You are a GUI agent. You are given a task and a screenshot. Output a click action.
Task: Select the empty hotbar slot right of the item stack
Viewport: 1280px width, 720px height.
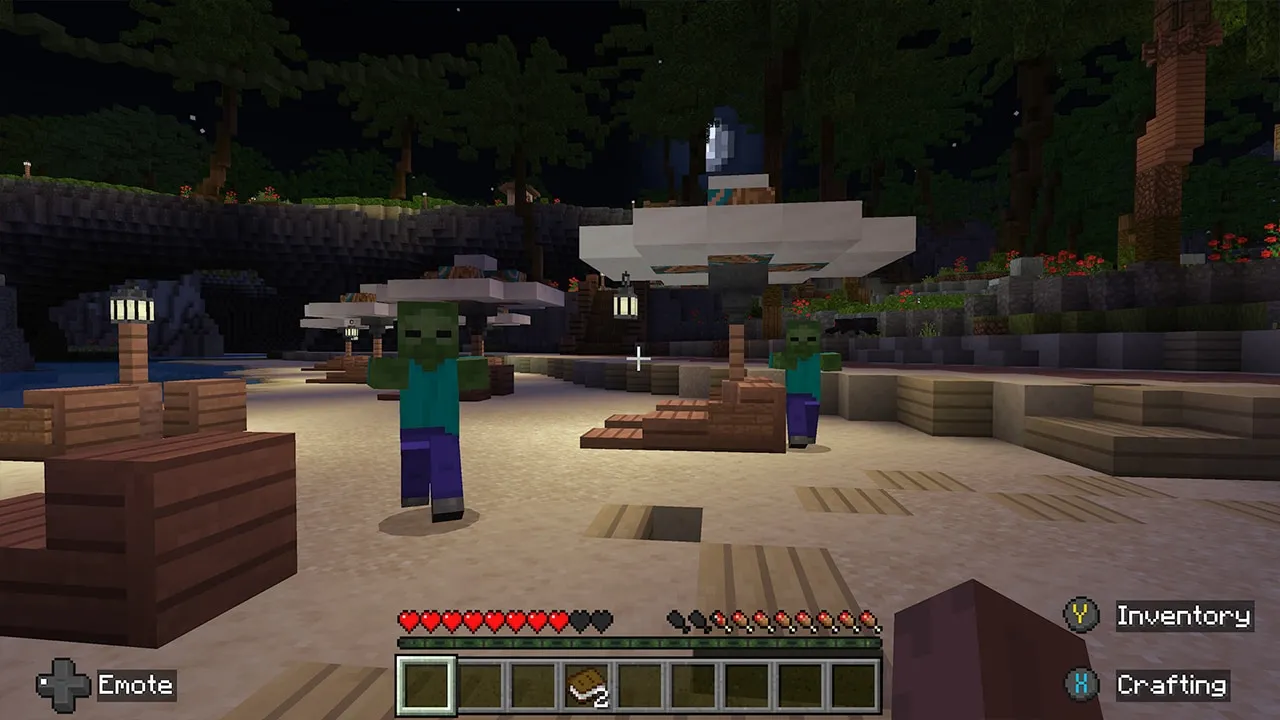click(x=640, y=686)
